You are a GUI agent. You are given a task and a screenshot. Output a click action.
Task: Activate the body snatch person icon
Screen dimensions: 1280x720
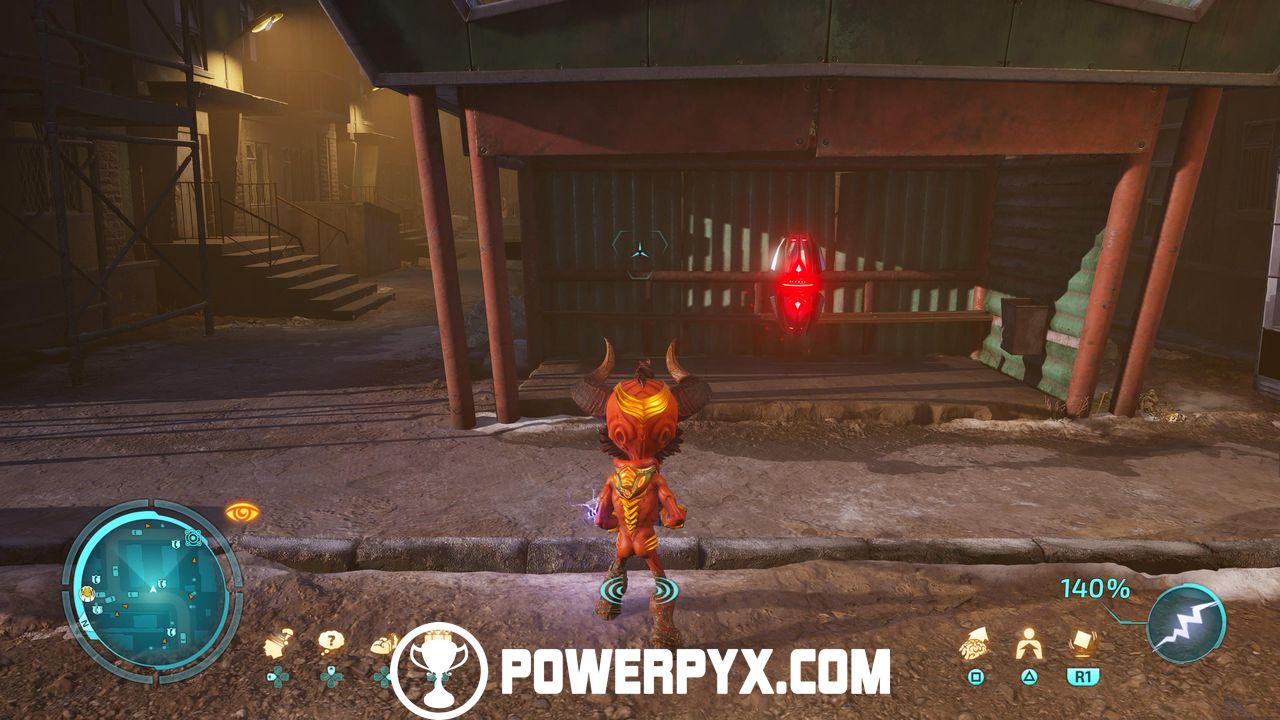(1027, 644)
